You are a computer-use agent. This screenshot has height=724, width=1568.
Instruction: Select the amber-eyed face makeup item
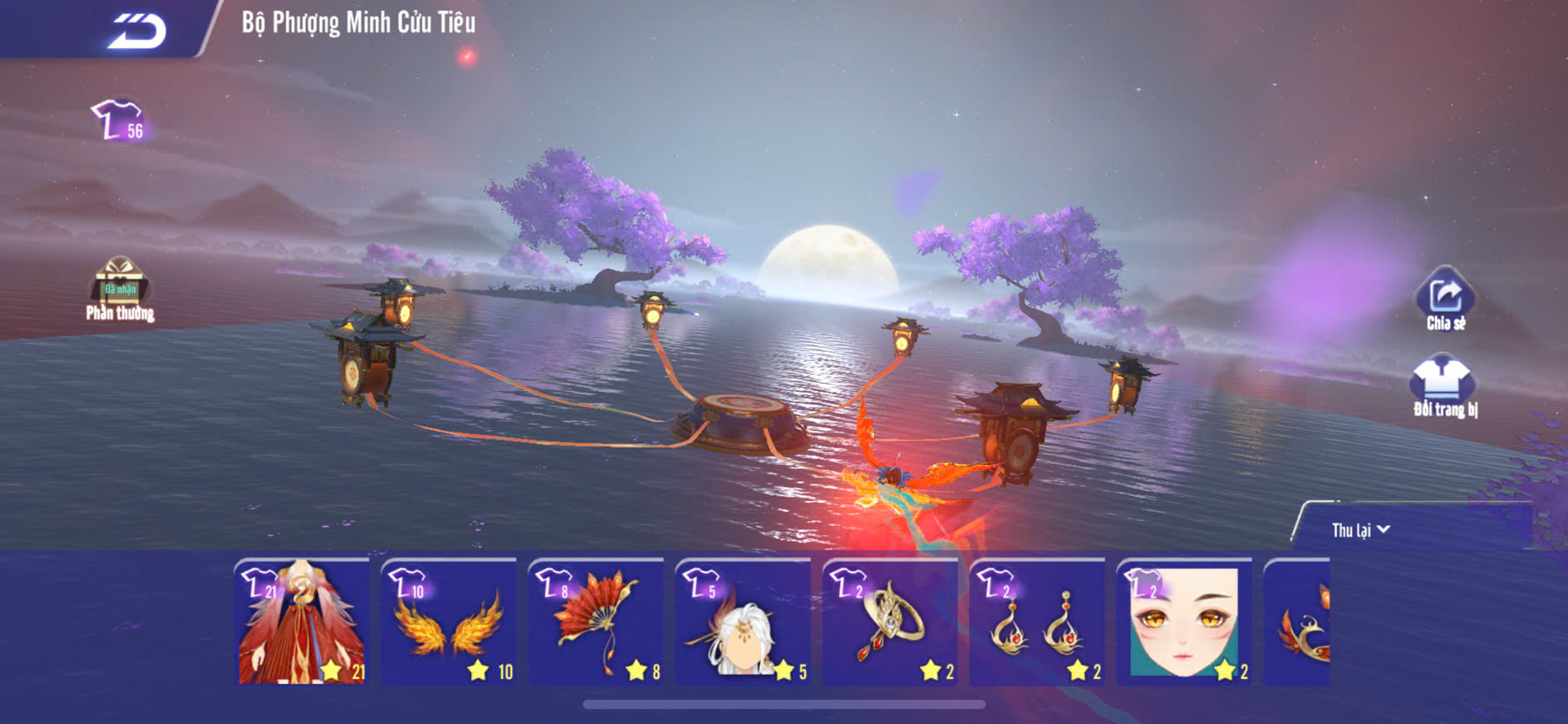[x=1183, y=622]
